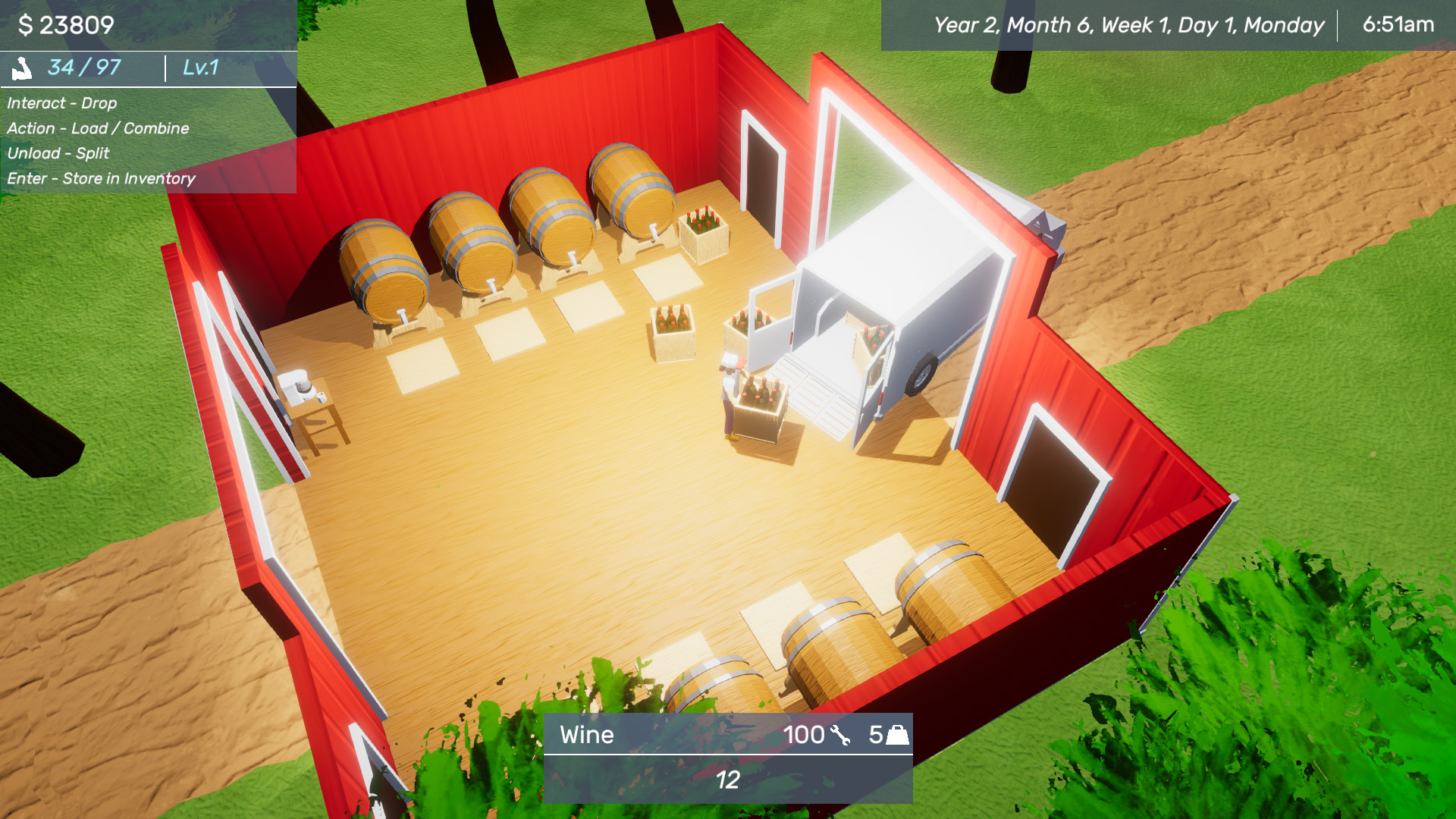Click the Action - Load / Combine hint
The image size is (1456, 819).
click(98, 128)
